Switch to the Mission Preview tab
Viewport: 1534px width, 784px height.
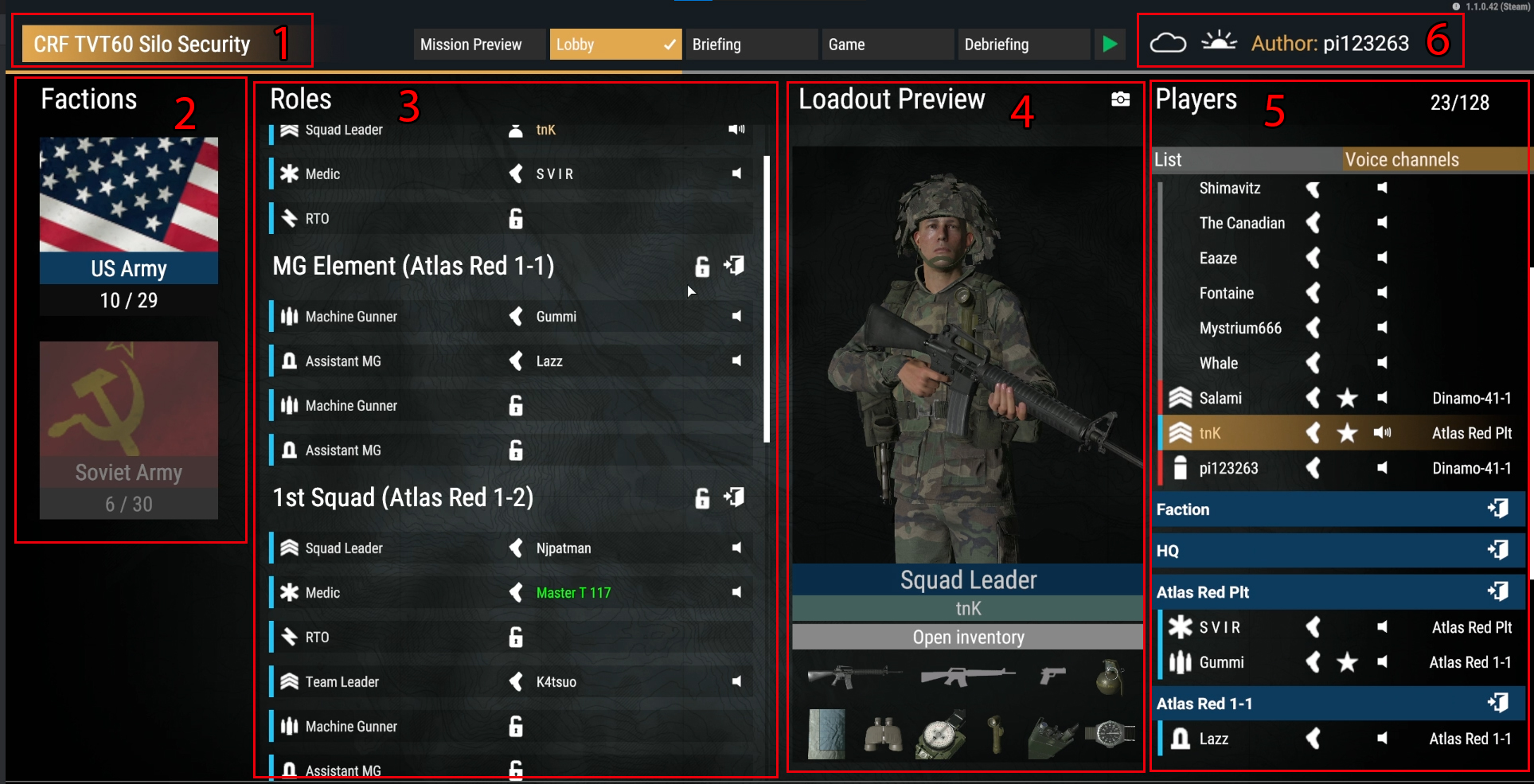(478, 45)
